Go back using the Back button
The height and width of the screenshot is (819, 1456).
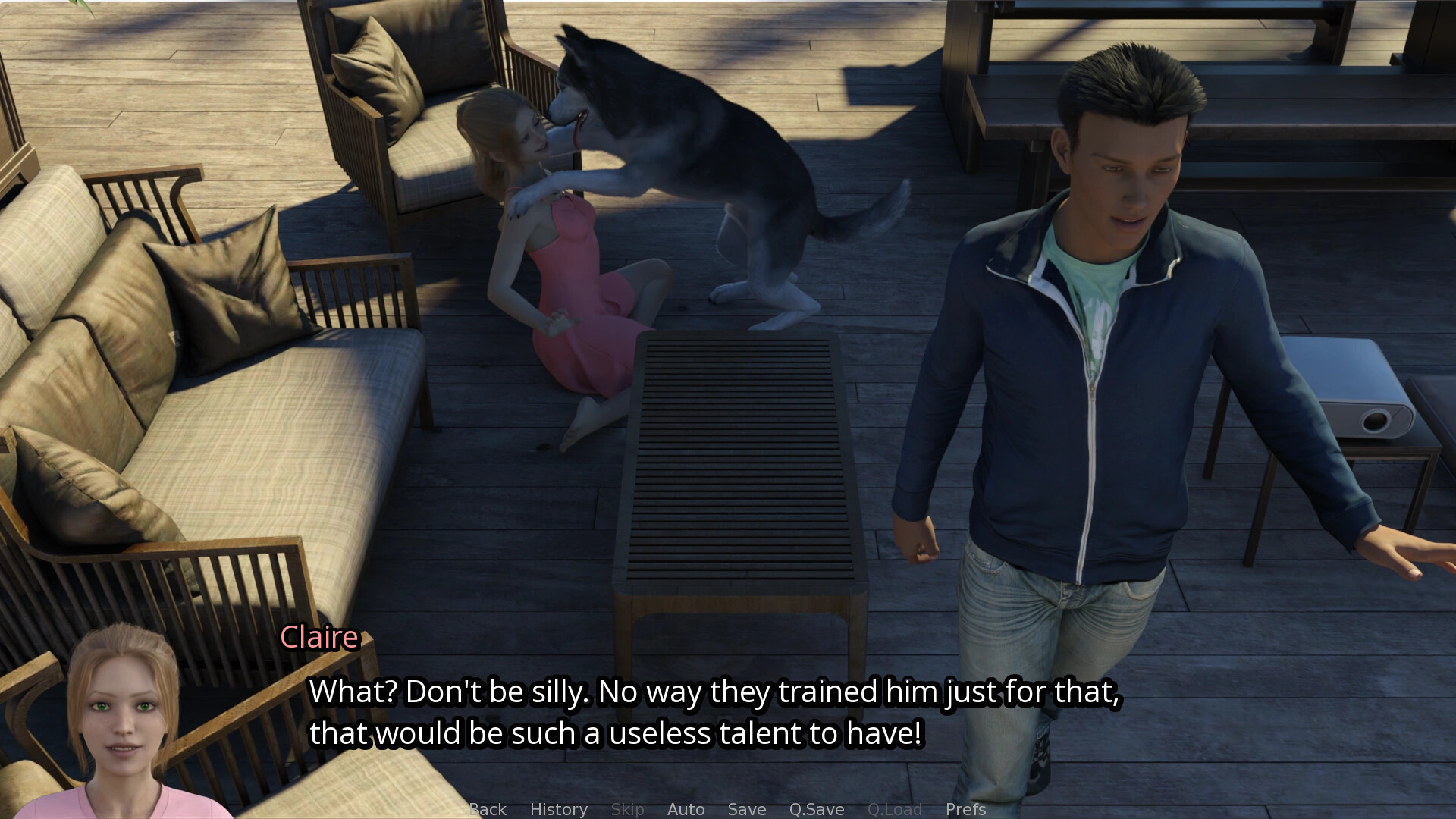488,809
